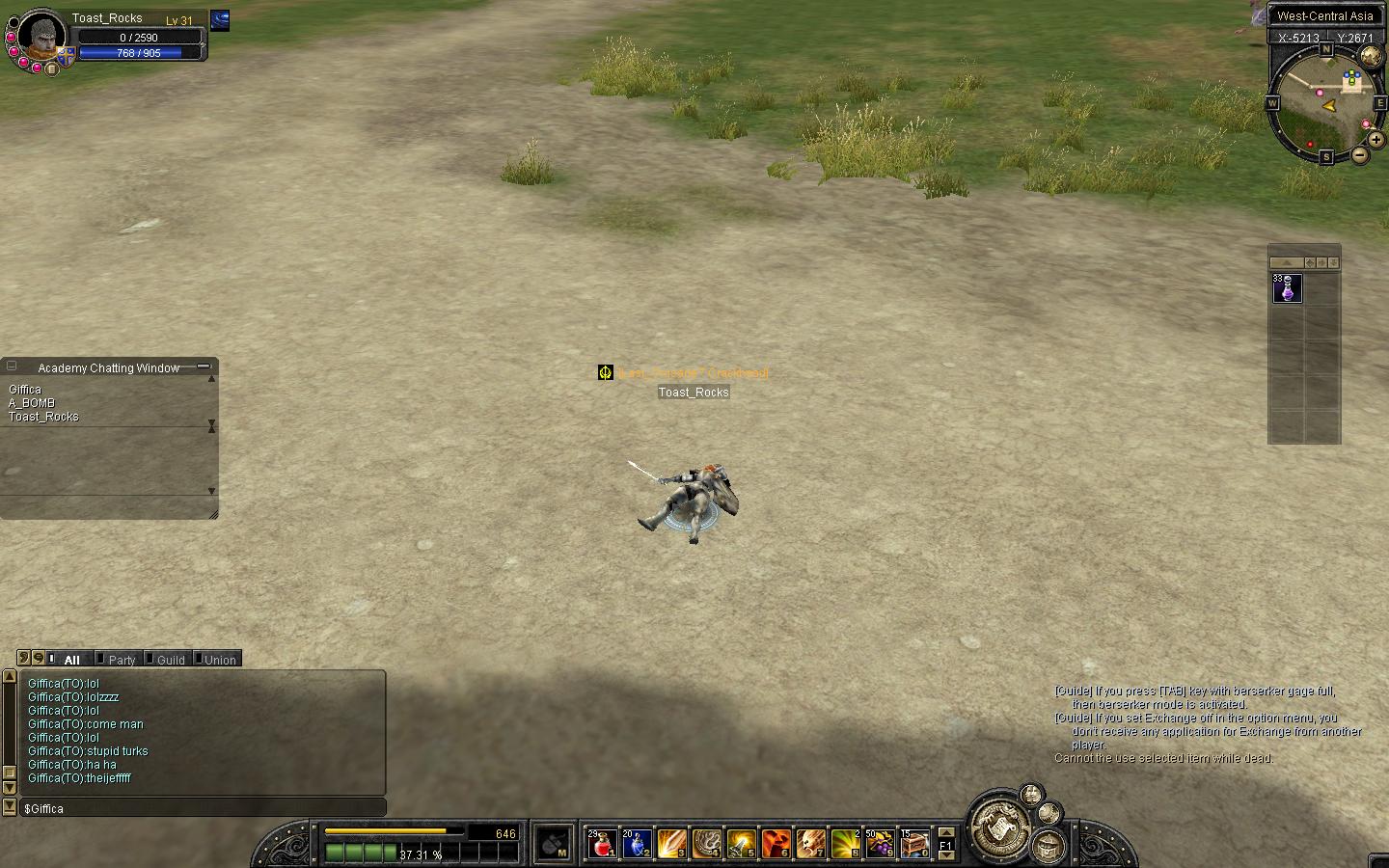Select Toast_Rocks in the Academy Chatting Window
The image size is (1389, 868).
(43, 416)
